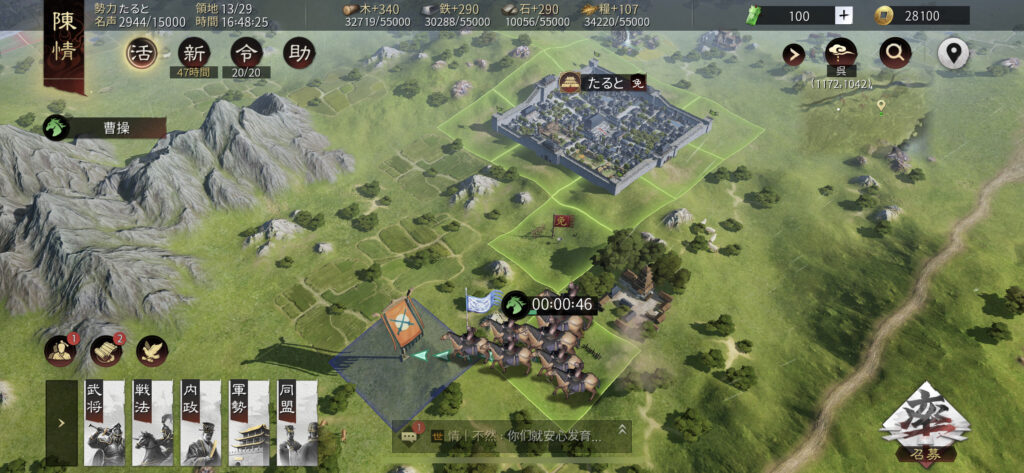Screen dimensions: 1024x473
Task: Open the 同盟 alliance card
Action: (296, 422)
